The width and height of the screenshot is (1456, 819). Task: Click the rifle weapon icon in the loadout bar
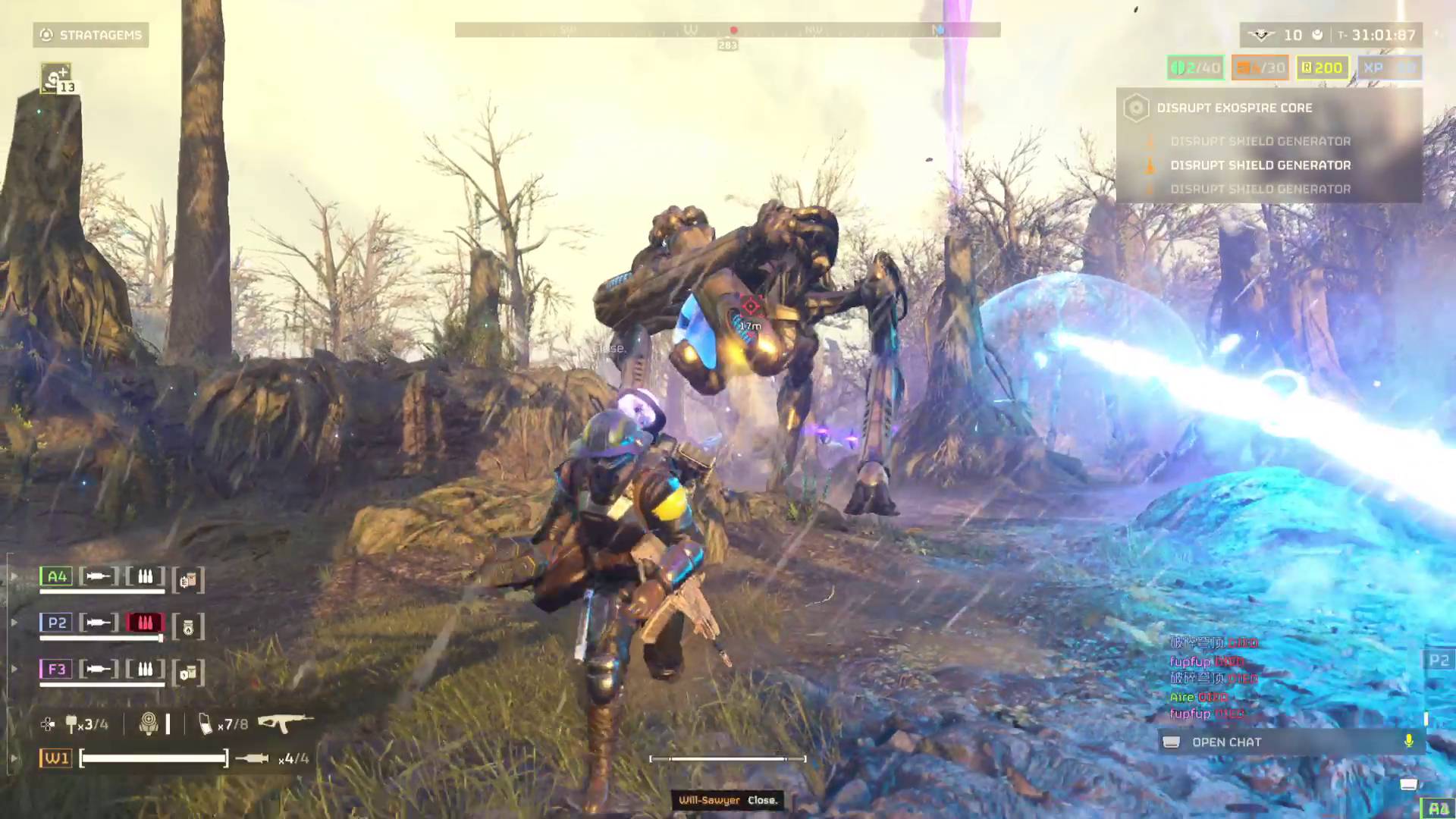click(284, 722)
